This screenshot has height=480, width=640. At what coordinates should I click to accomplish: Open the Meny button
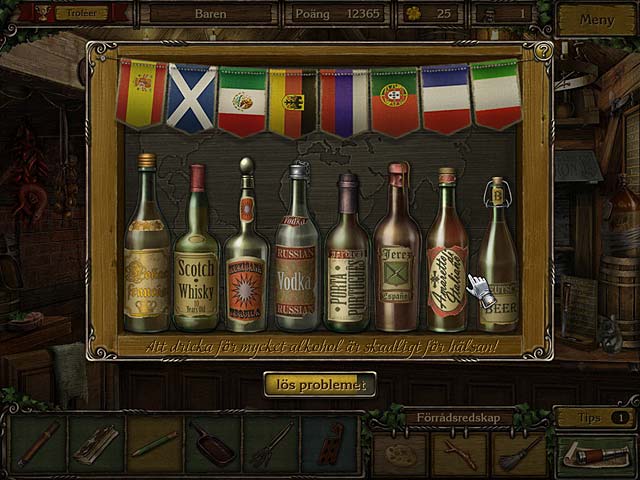click(596, 19)
